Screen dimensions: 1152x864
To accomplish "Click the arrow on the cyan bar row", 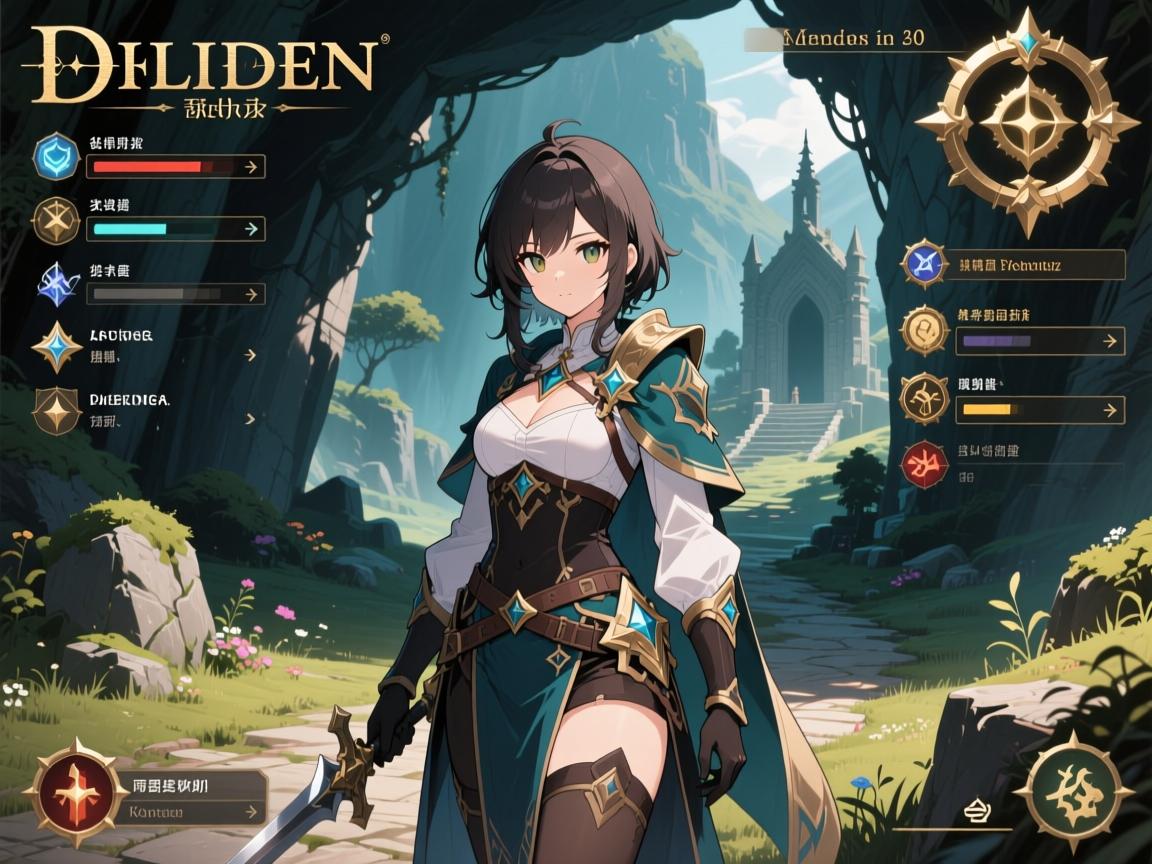I will [x=251, y=229].
